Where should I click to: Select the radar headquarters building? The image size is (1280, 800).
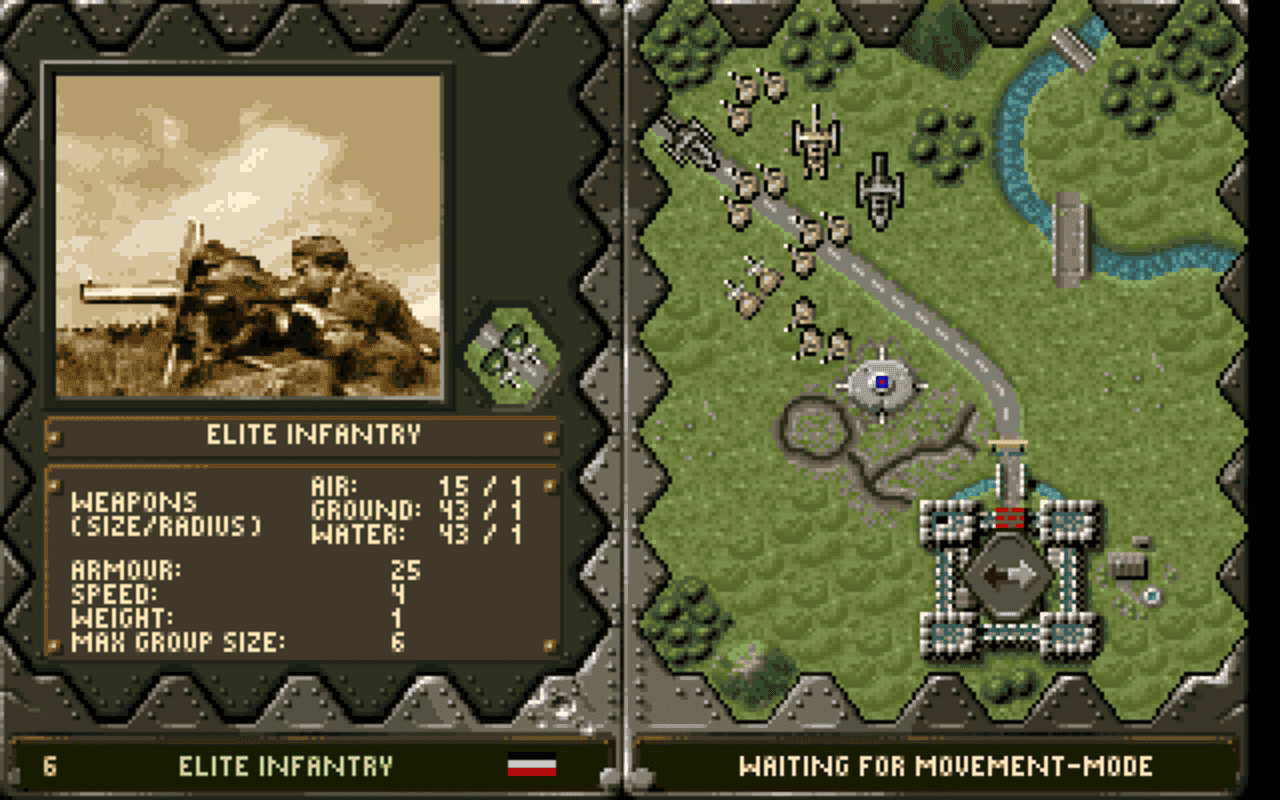pos(882,383)
